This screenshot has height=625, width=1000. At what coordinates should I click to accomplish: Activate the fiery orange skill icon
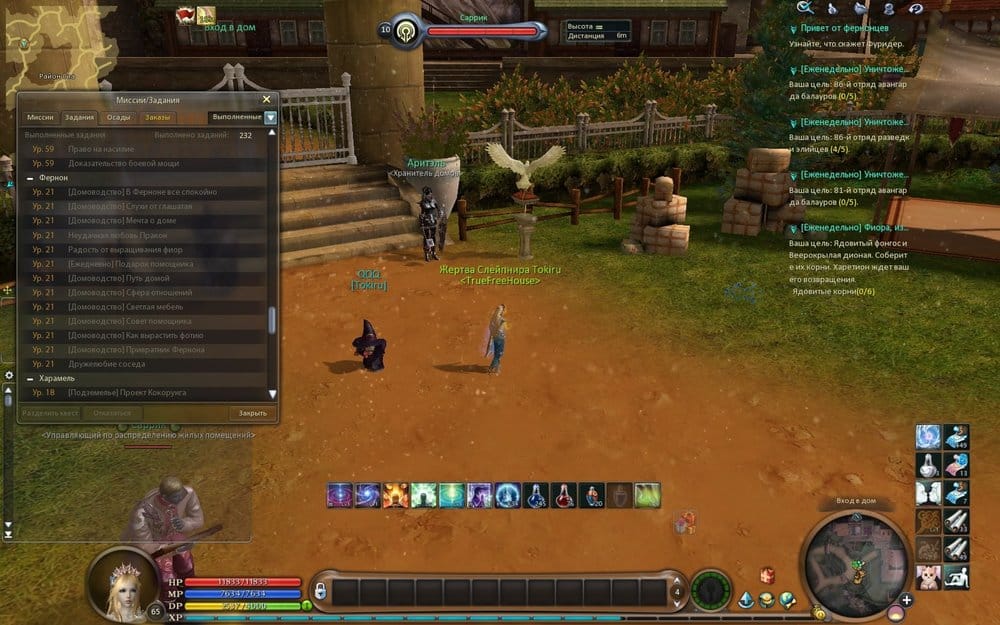pyautogui.click(x=396, y=495)
